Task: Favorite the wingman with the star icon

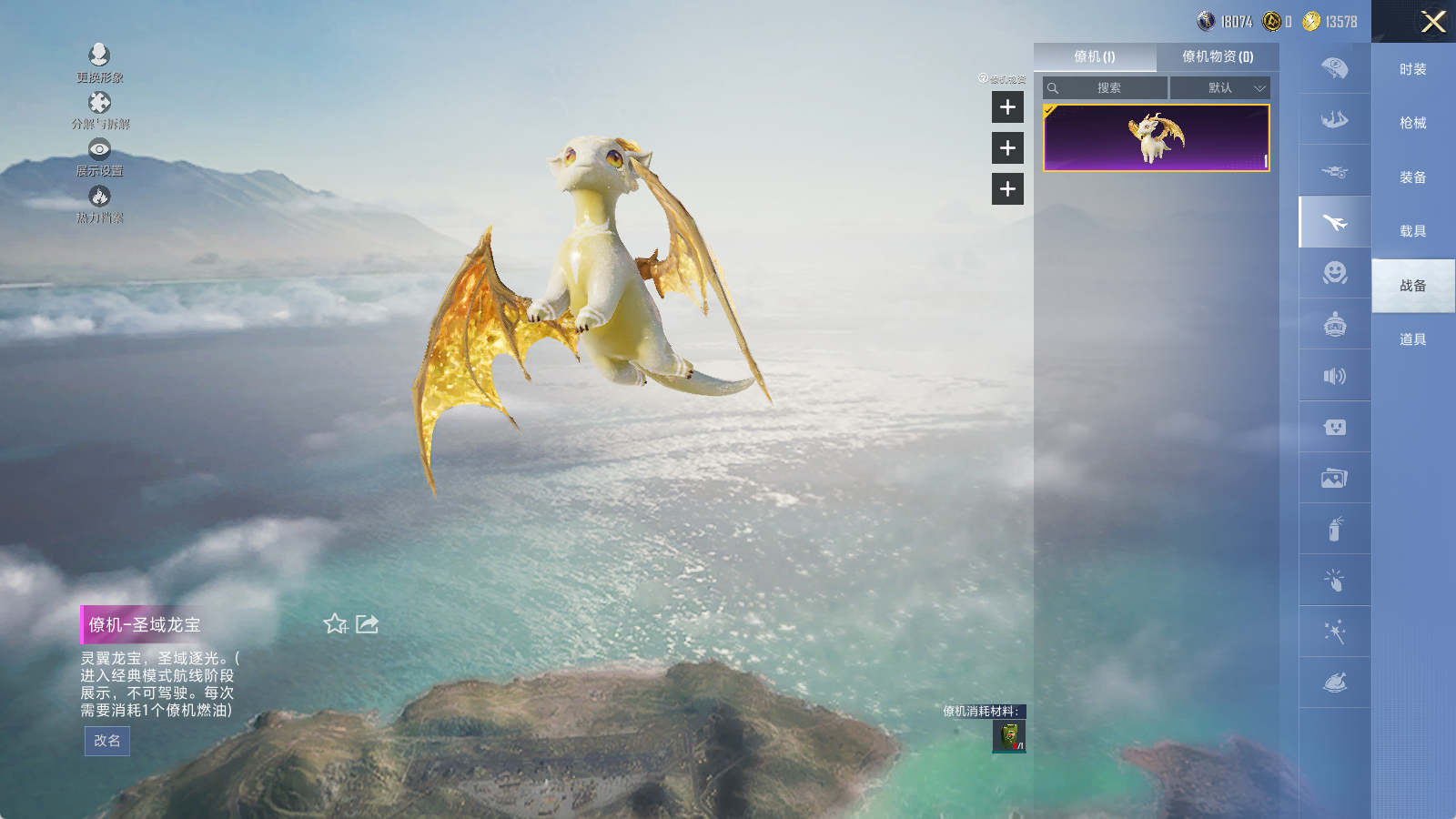Action: pyautogui.click(x=335, y=624)
